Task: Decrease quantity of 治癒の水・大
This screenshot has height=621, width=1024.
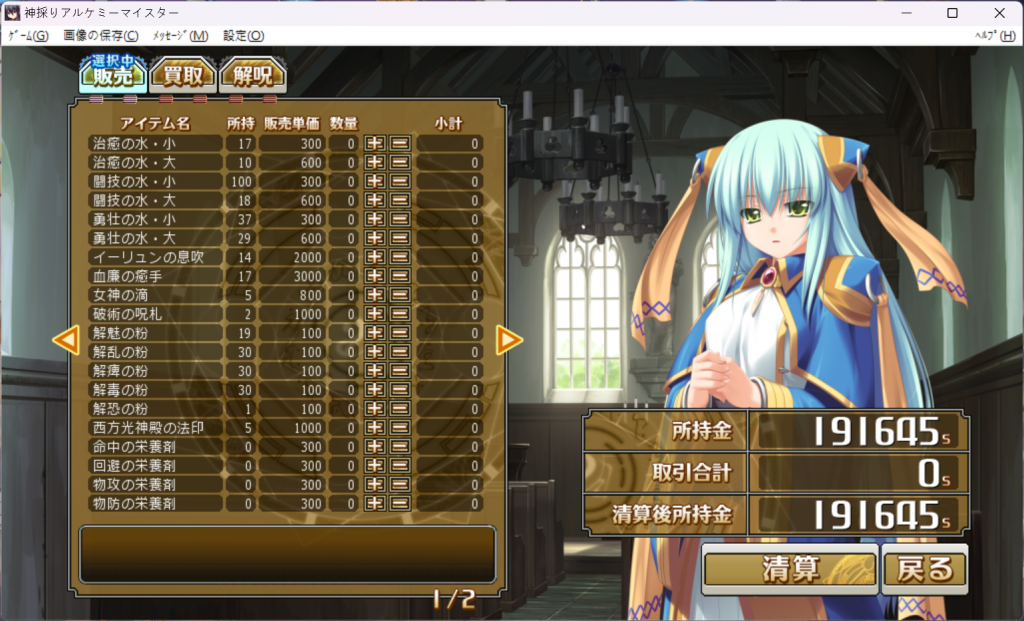Action: [x=400, y=163]
